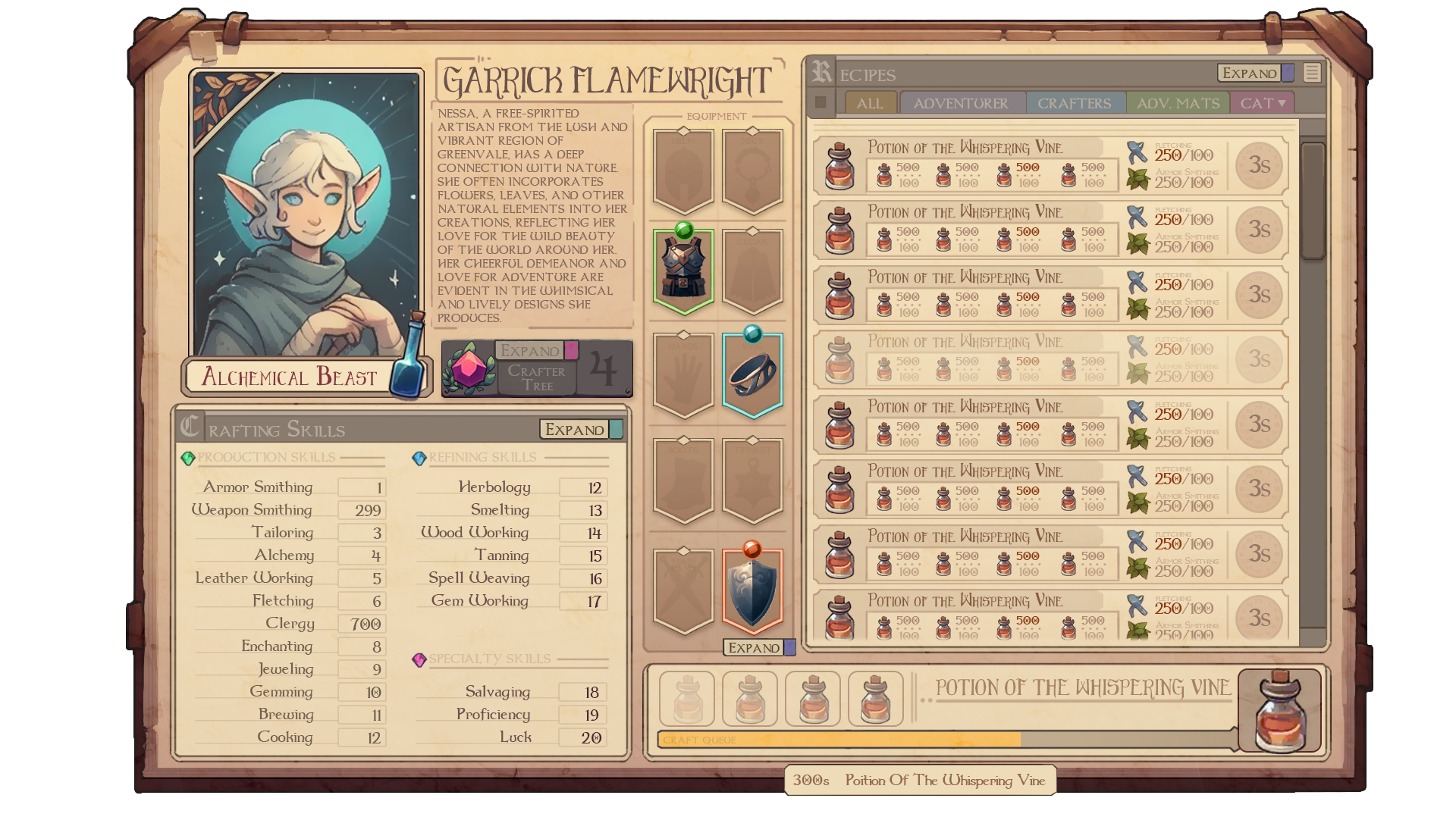Expand the Recipes panel
The width and height of the screenshot is (1456, 817).
(x=1250, y=74)
